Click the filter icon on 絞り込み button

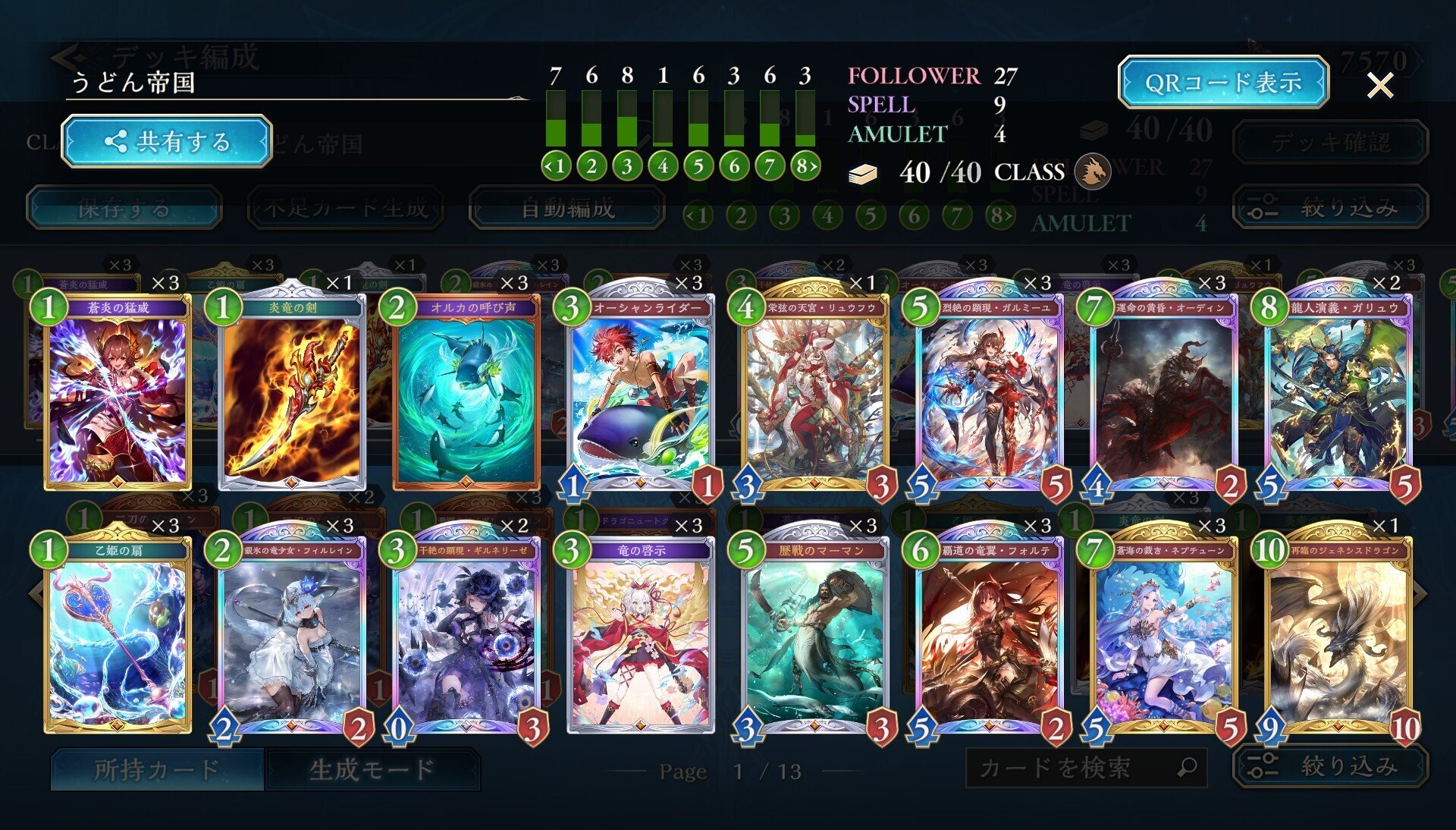pos(1263,766)
